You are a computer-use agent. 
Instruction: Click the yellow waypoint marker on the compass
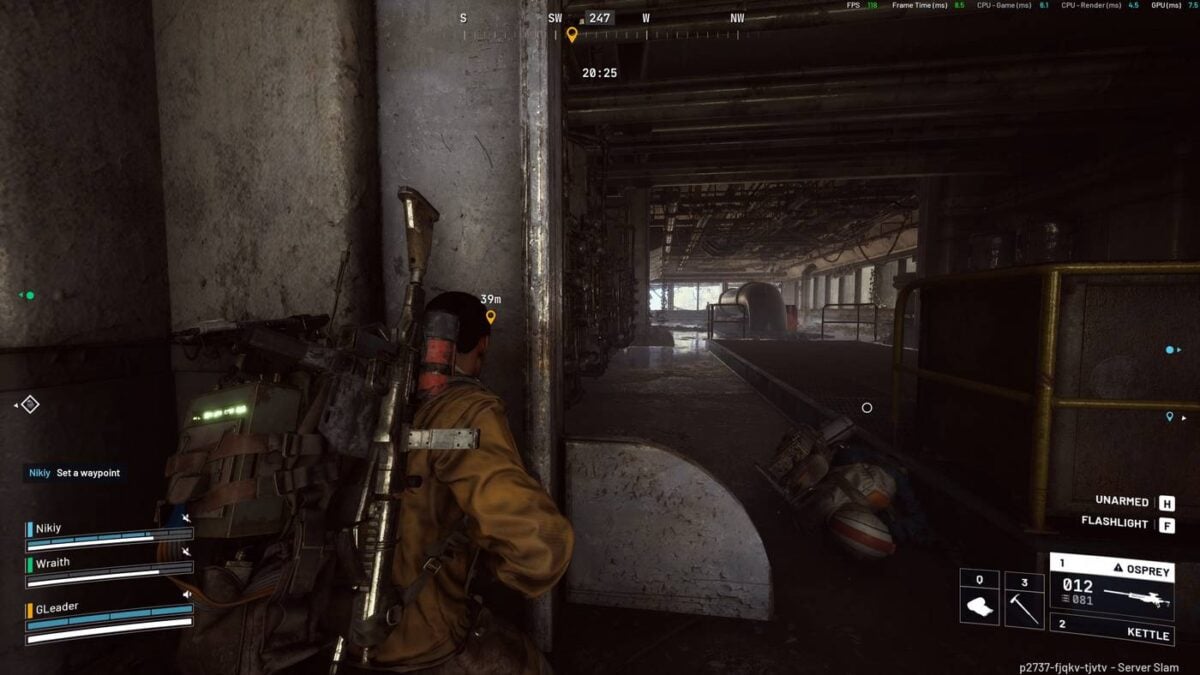coord(571,35)
